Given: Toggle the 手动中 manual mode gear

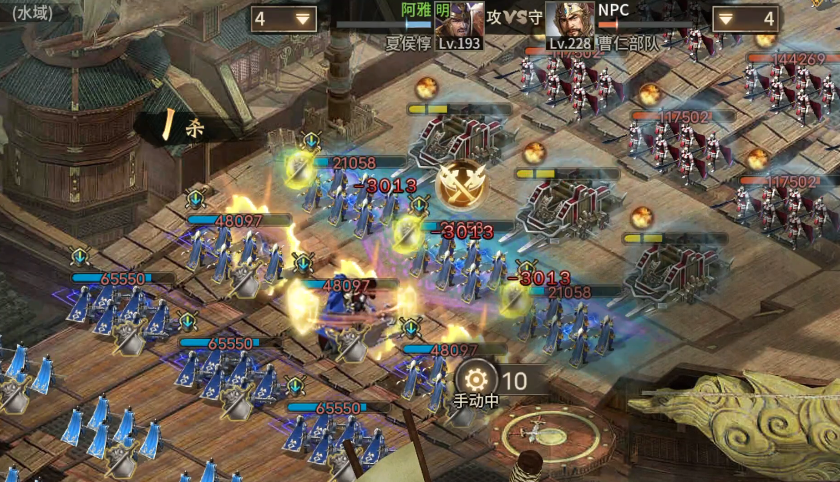Looking at the screenshot, I should click(x=477, y=379).
